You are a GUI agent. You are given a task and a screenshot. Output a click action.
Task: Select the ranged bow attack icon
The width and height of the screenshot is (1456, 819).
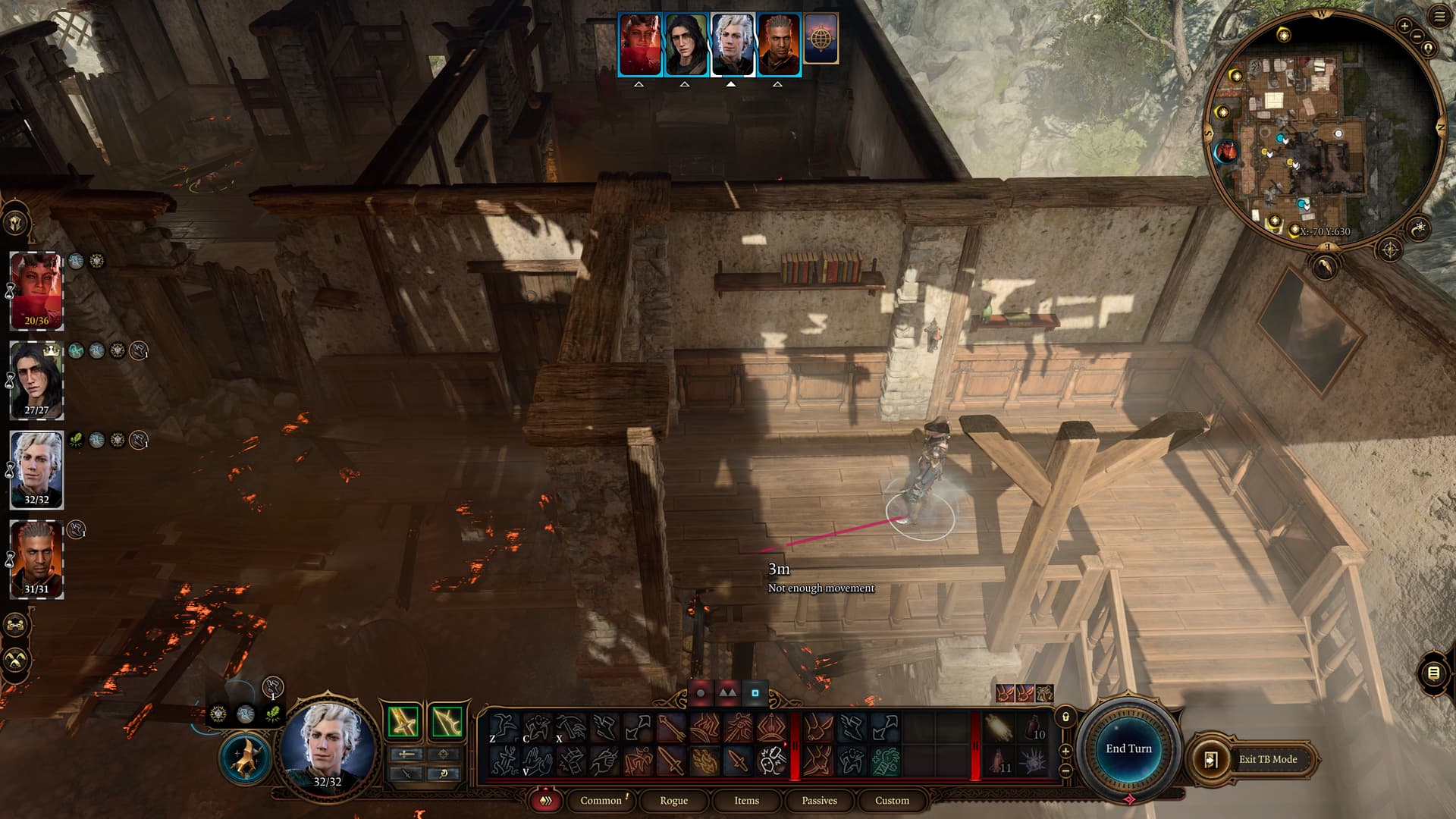(447, 721)
